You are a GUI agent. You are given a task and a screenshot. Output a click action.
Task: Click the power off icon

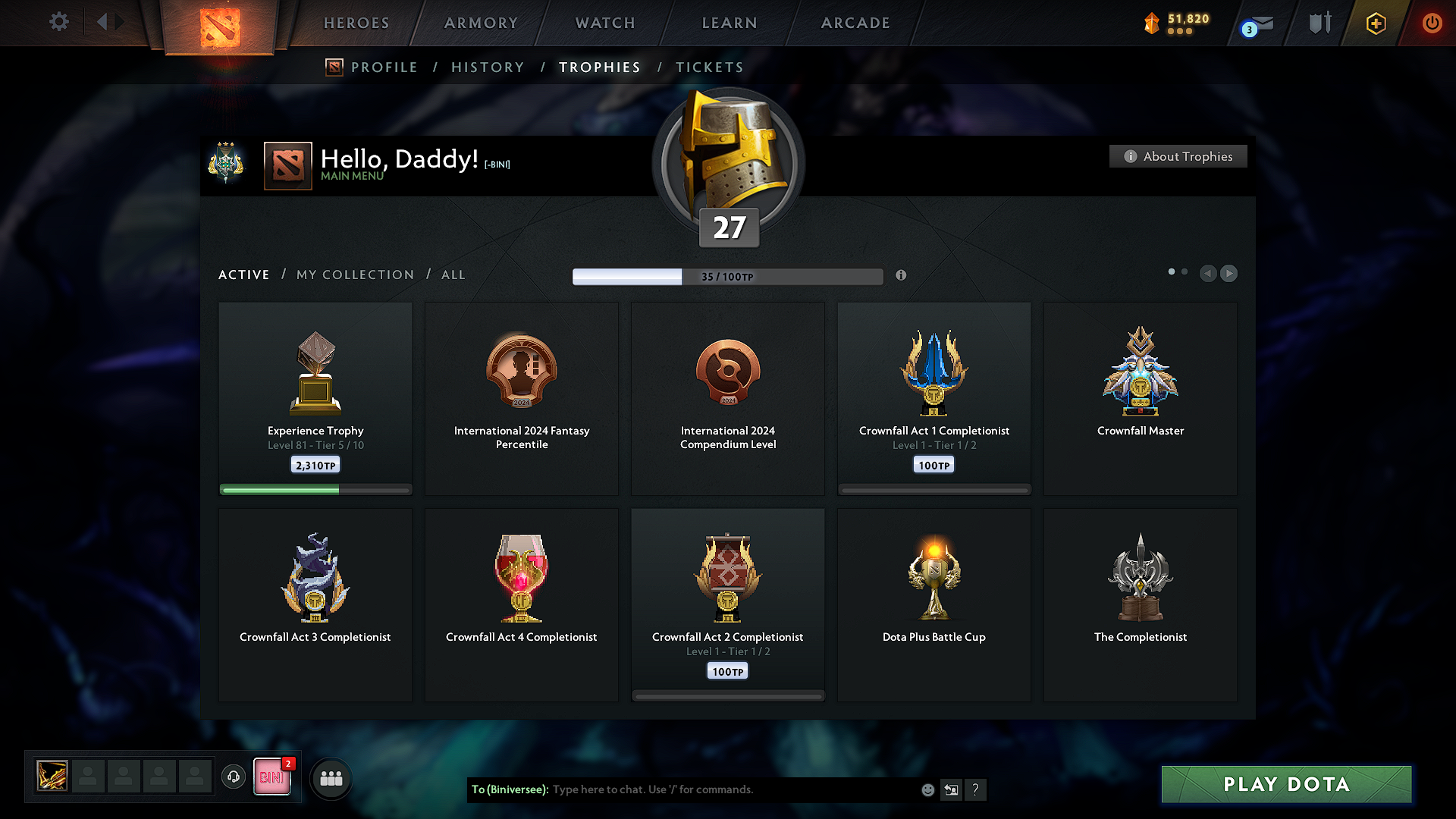[x=1432, y=23]
